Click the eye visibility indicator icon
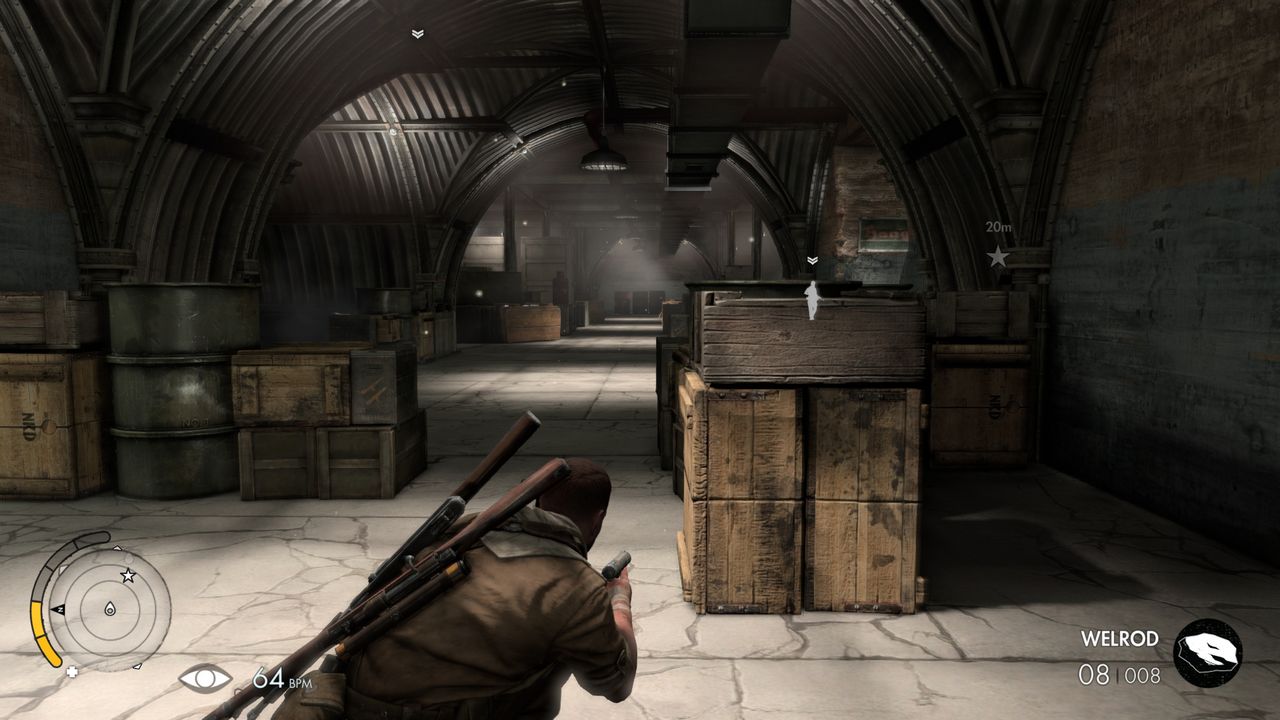Screen dimensions: 1280x720 204,679
